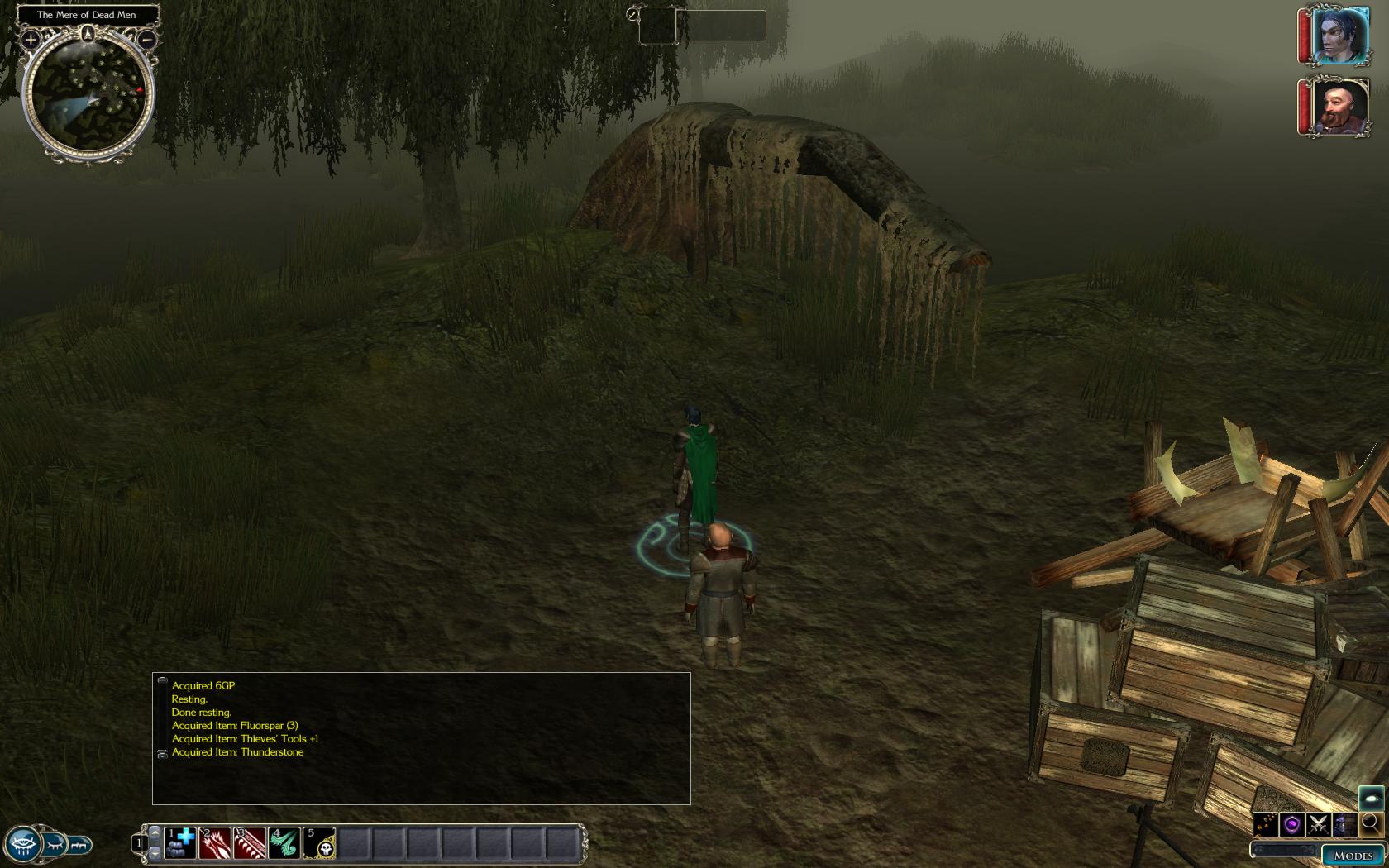The width and height of the screenshot is (1389, 868).
Task: Zoom in the minimap with the plus button
Action: (x=31, y=39)
